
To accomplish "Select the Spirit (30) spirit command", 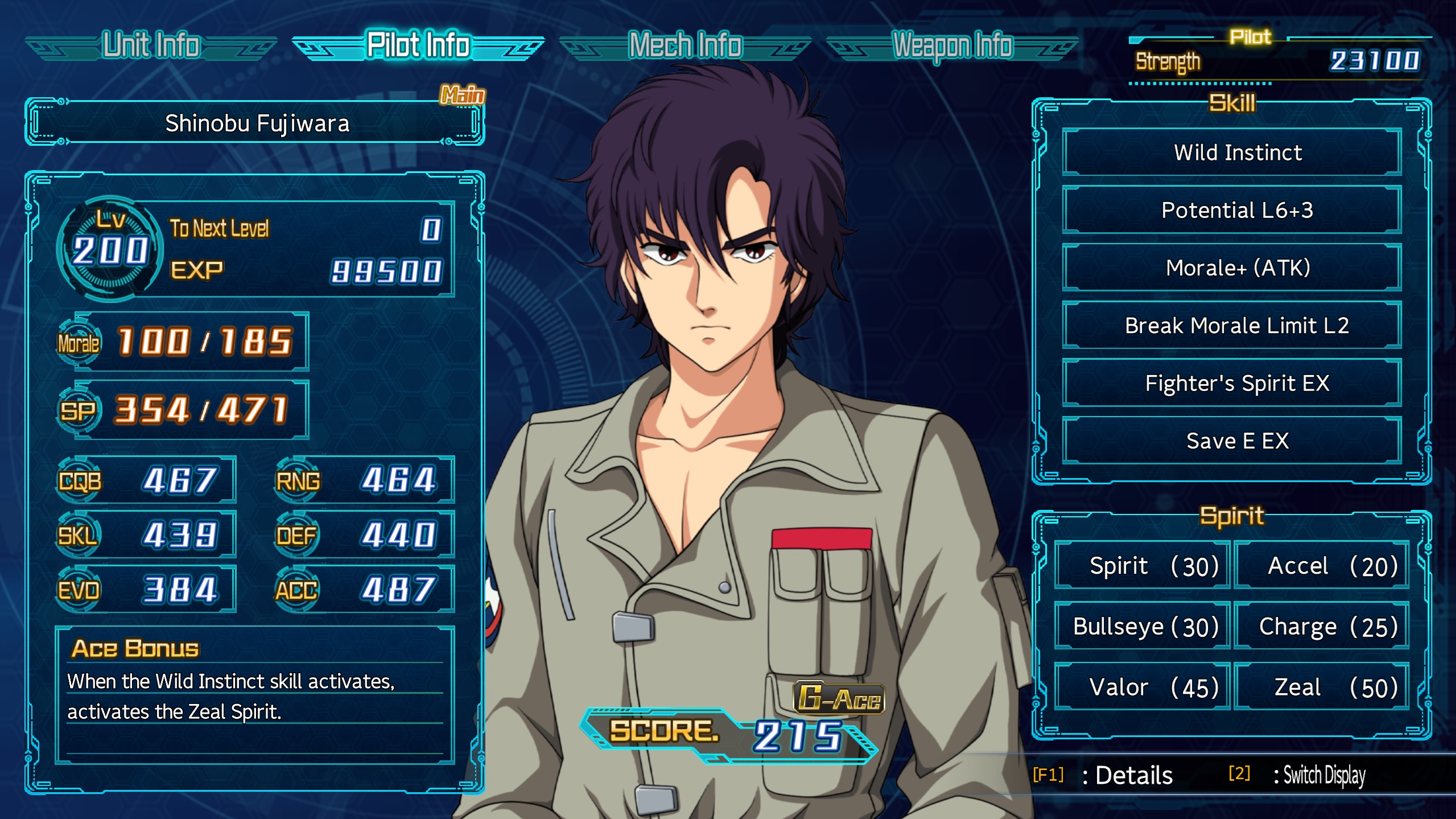I will pos(1142,566).
